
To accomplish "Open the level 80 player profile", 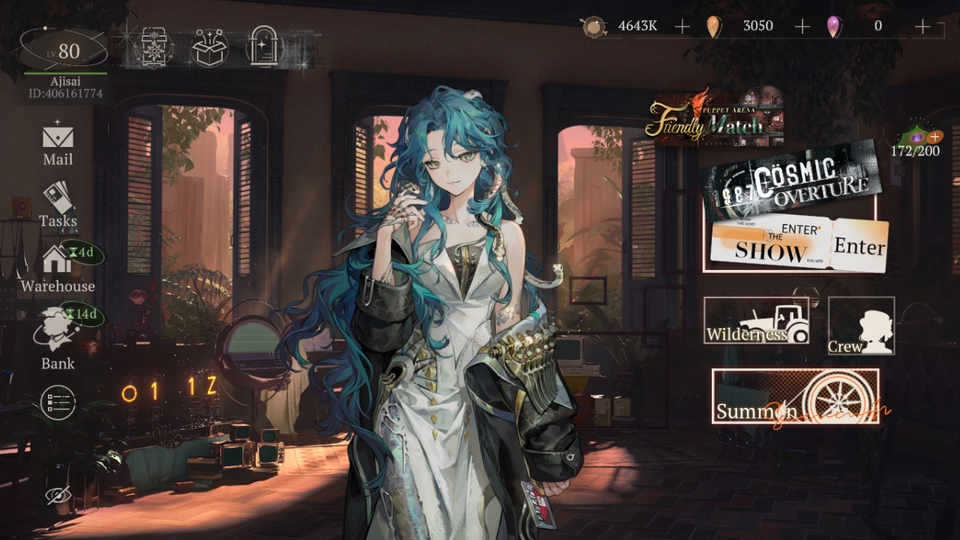I will click(64, 51).
